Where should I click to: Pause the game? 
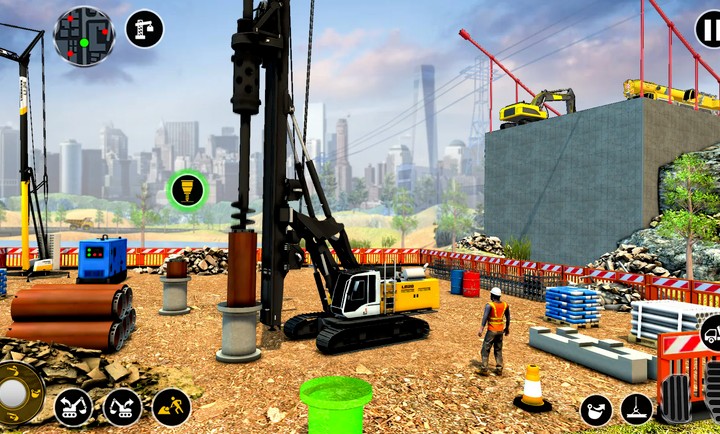coord(708,28)
